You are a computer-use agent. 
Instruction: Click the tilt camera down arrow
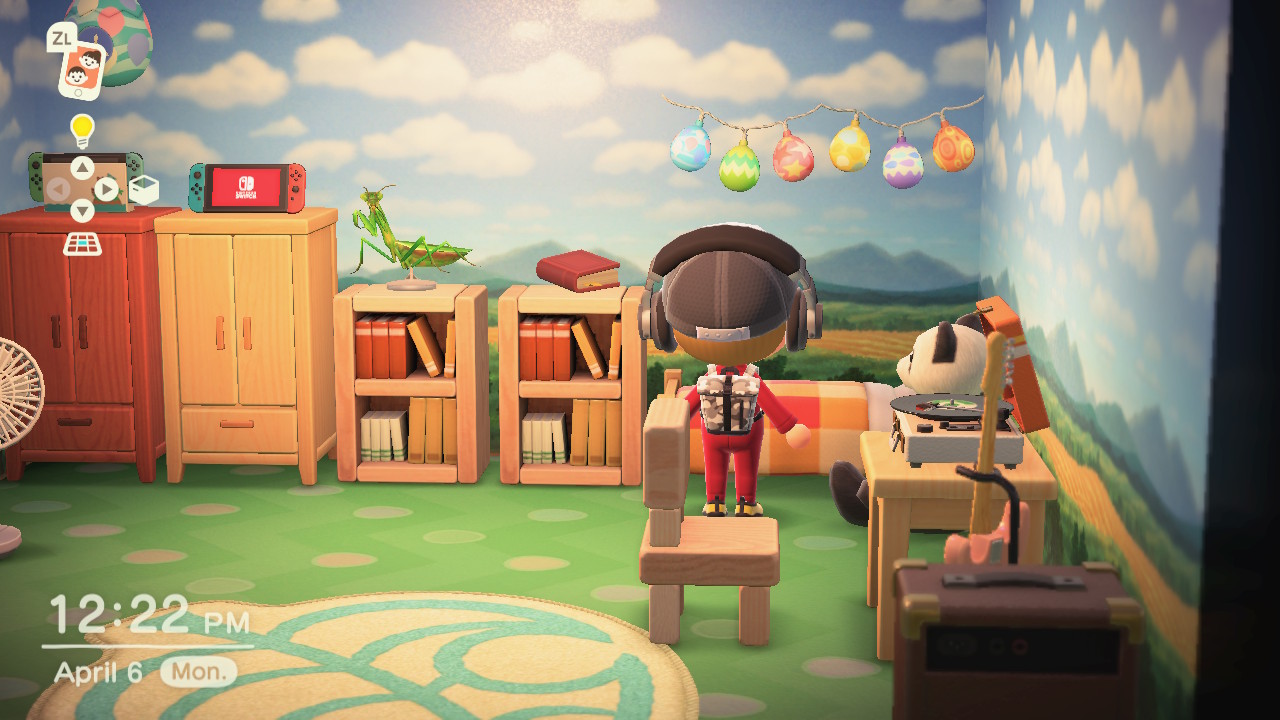(x=82, y=212)
